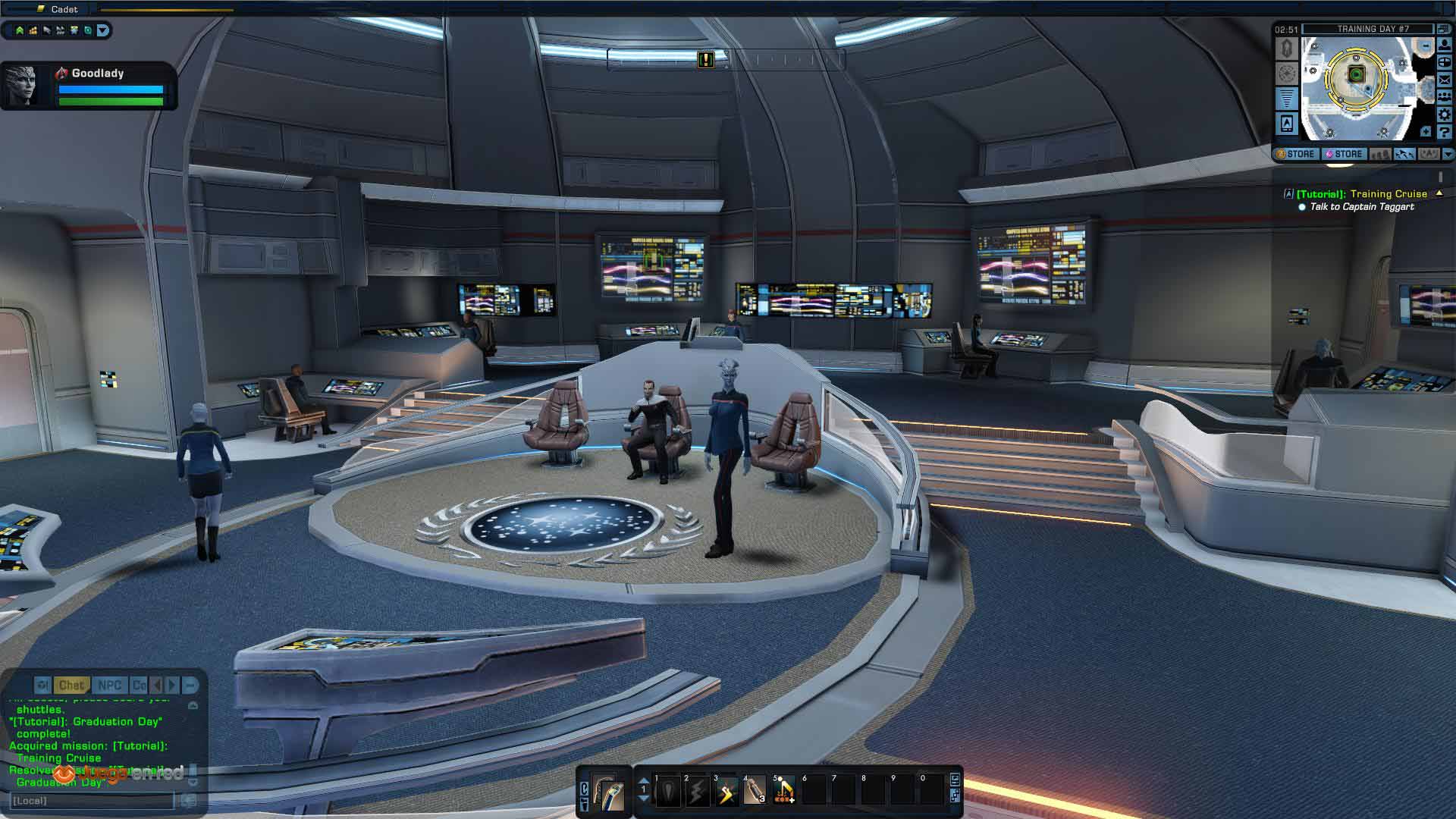Click the Training Cruise tutorial mission tracker

click(1361, 194)
